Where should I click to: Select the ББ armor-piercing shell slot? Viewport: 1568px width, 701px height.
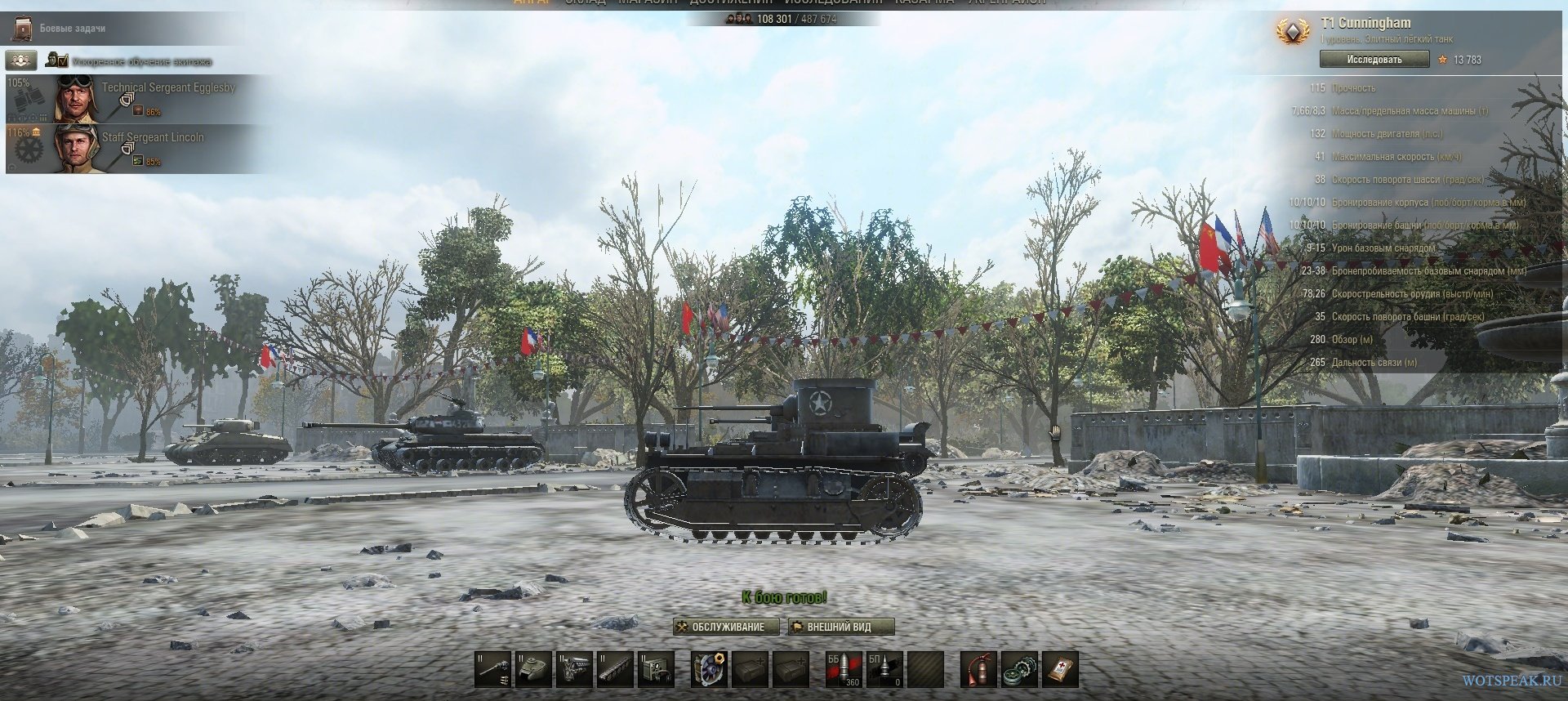pos(844,669)
